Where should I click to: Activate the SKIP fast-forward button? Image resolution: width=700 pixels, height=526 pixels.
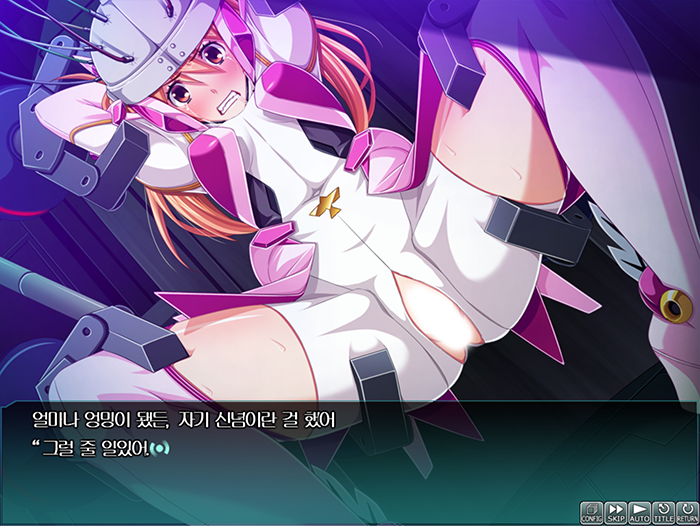coord(616,513)
